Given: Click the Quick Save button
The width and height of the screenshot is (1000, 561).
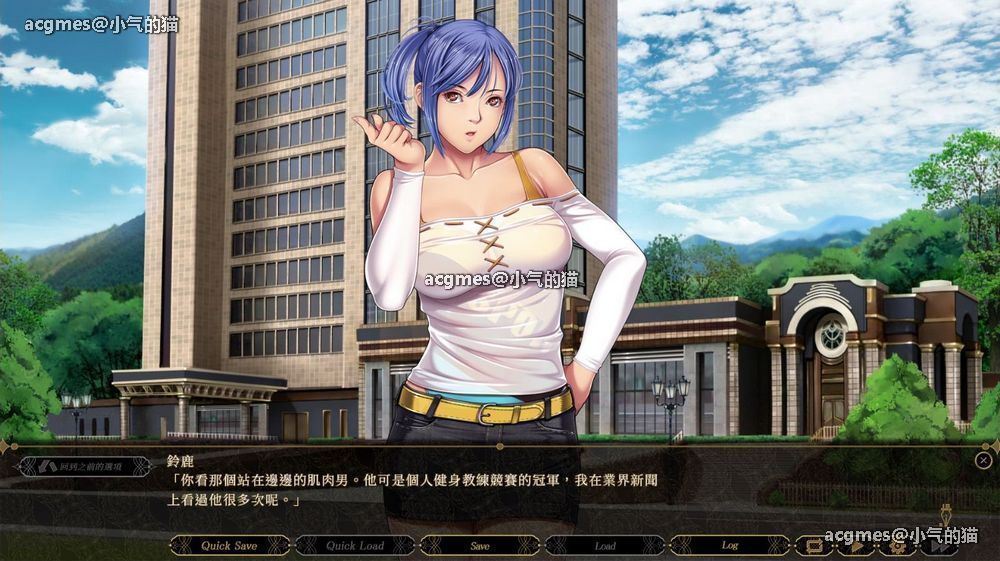Looking at the screenshot, I should click(x=229, y=546).
